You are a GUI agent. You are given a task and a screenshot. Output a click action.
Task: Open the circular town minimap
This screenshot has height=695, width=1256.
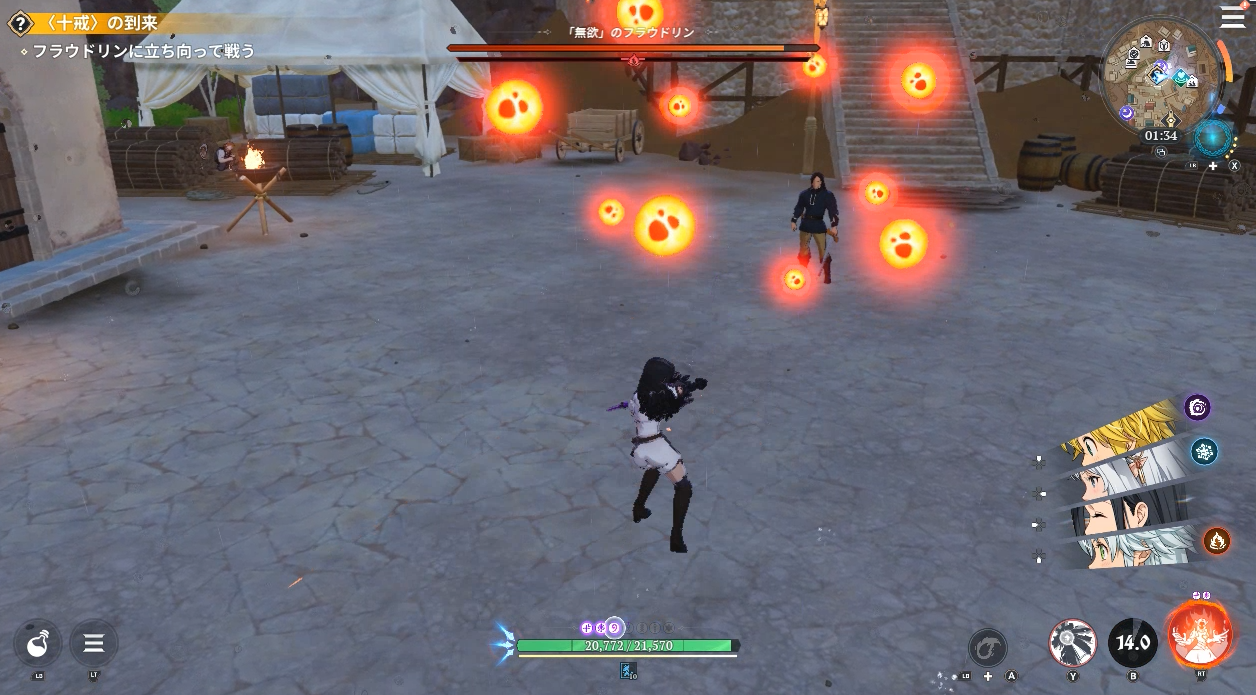(x=1160, y=75)
